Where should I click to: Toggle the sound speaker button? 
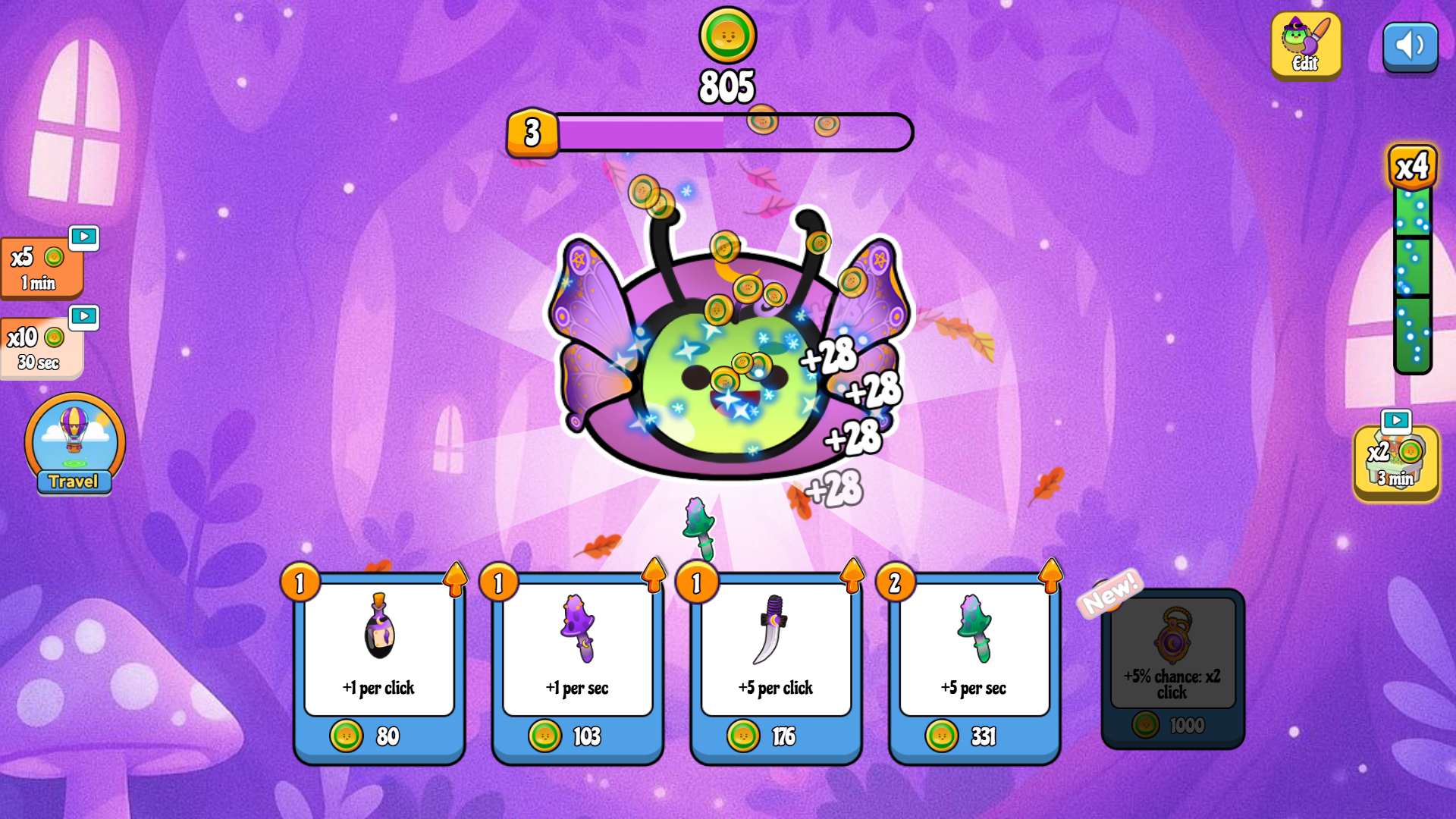pyautogui.click(x=1410, y=46)
